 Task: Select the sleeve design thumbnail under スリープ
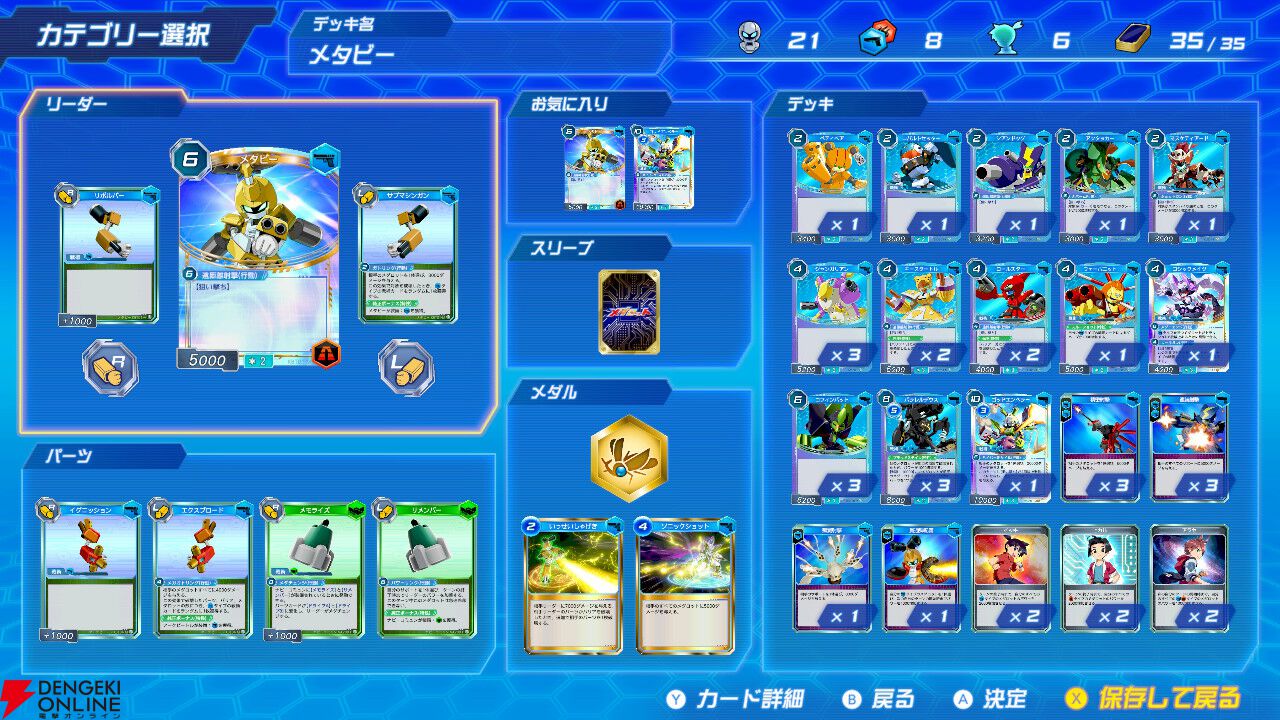tap(631, 310)
